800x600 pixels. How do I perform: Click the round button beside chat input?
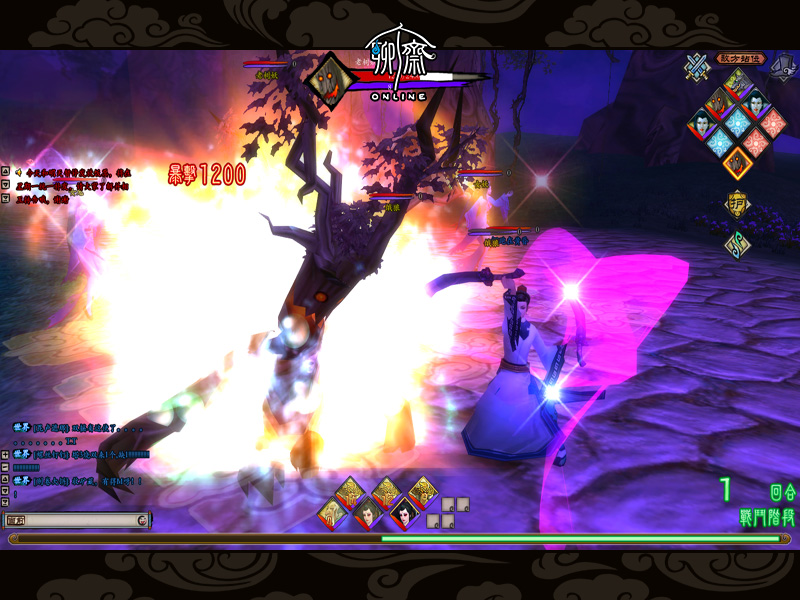pyautogui.click(x=143, y=520)
